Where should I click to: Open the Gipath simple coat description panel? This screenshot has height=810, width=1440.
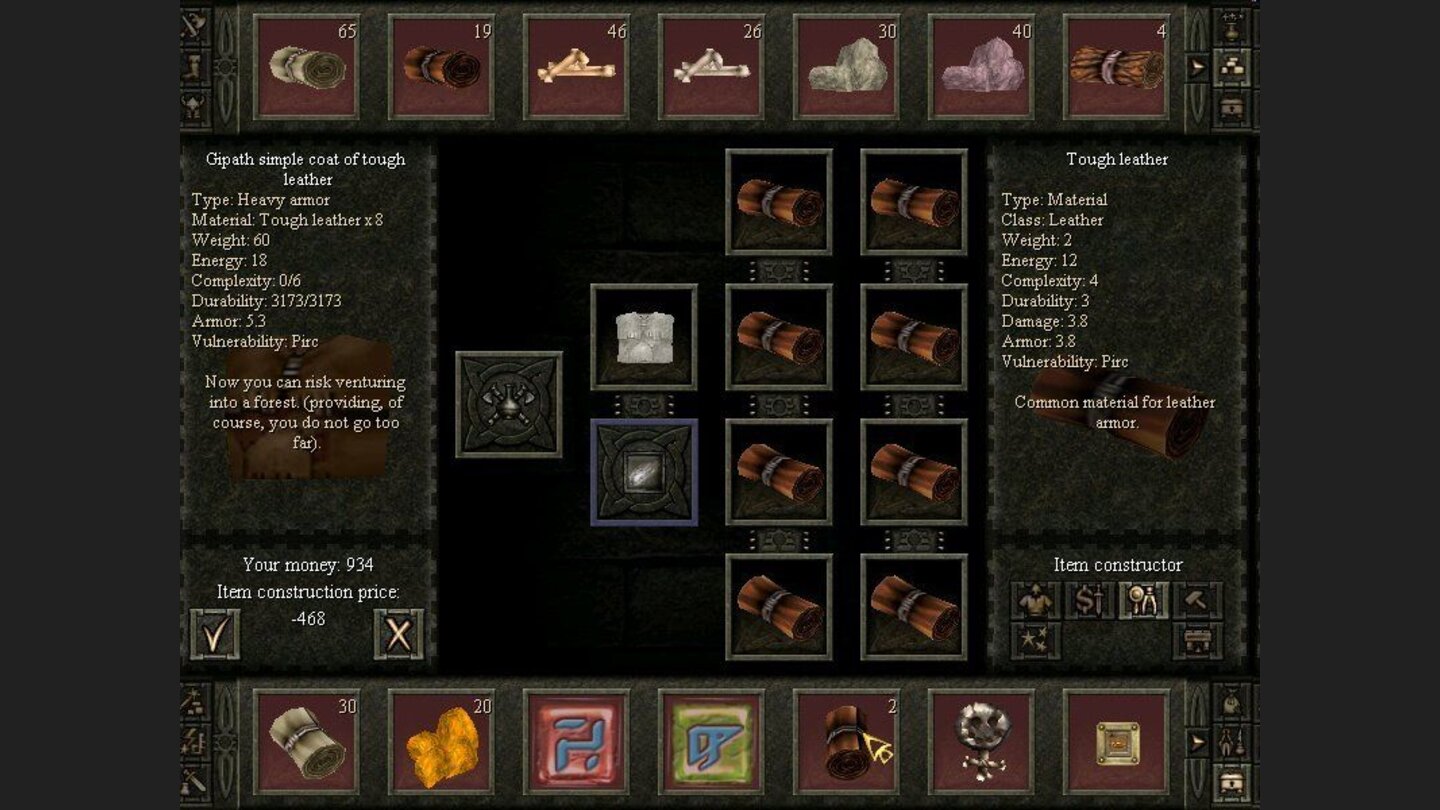pyautogui.click(x=303, y=170)
